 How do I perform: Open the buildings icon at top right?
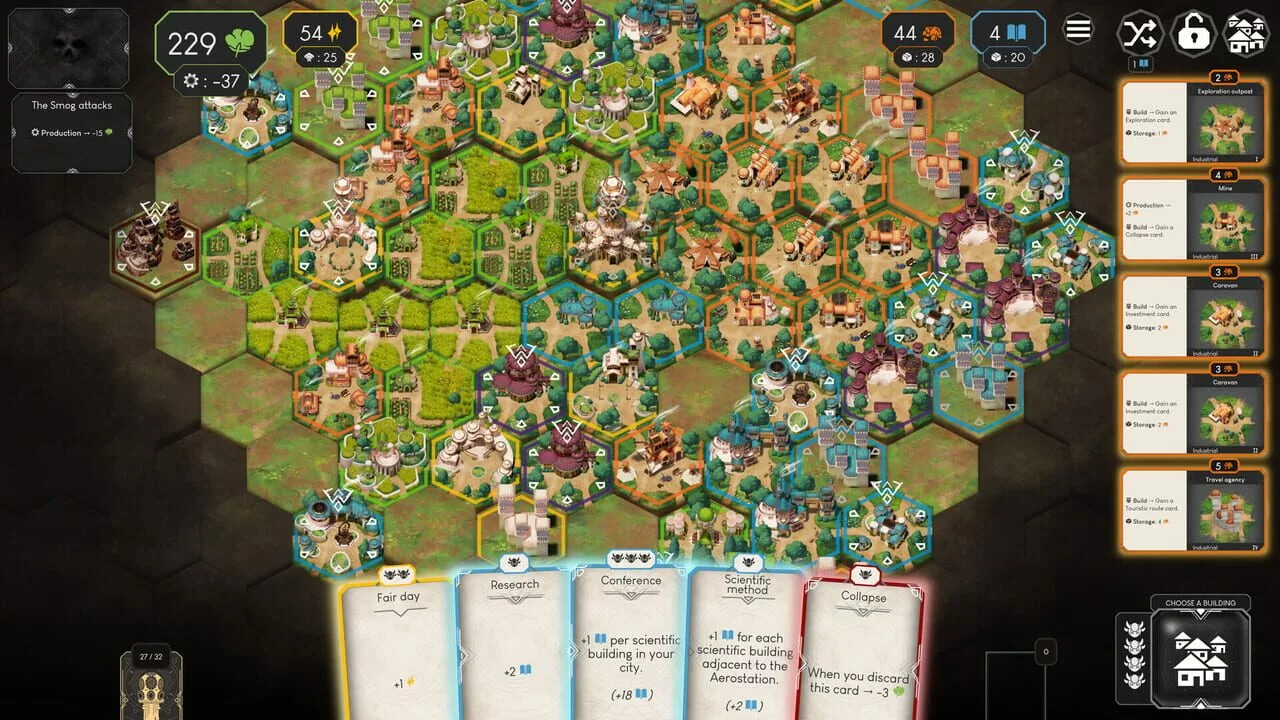click(x=1246, y=33)
